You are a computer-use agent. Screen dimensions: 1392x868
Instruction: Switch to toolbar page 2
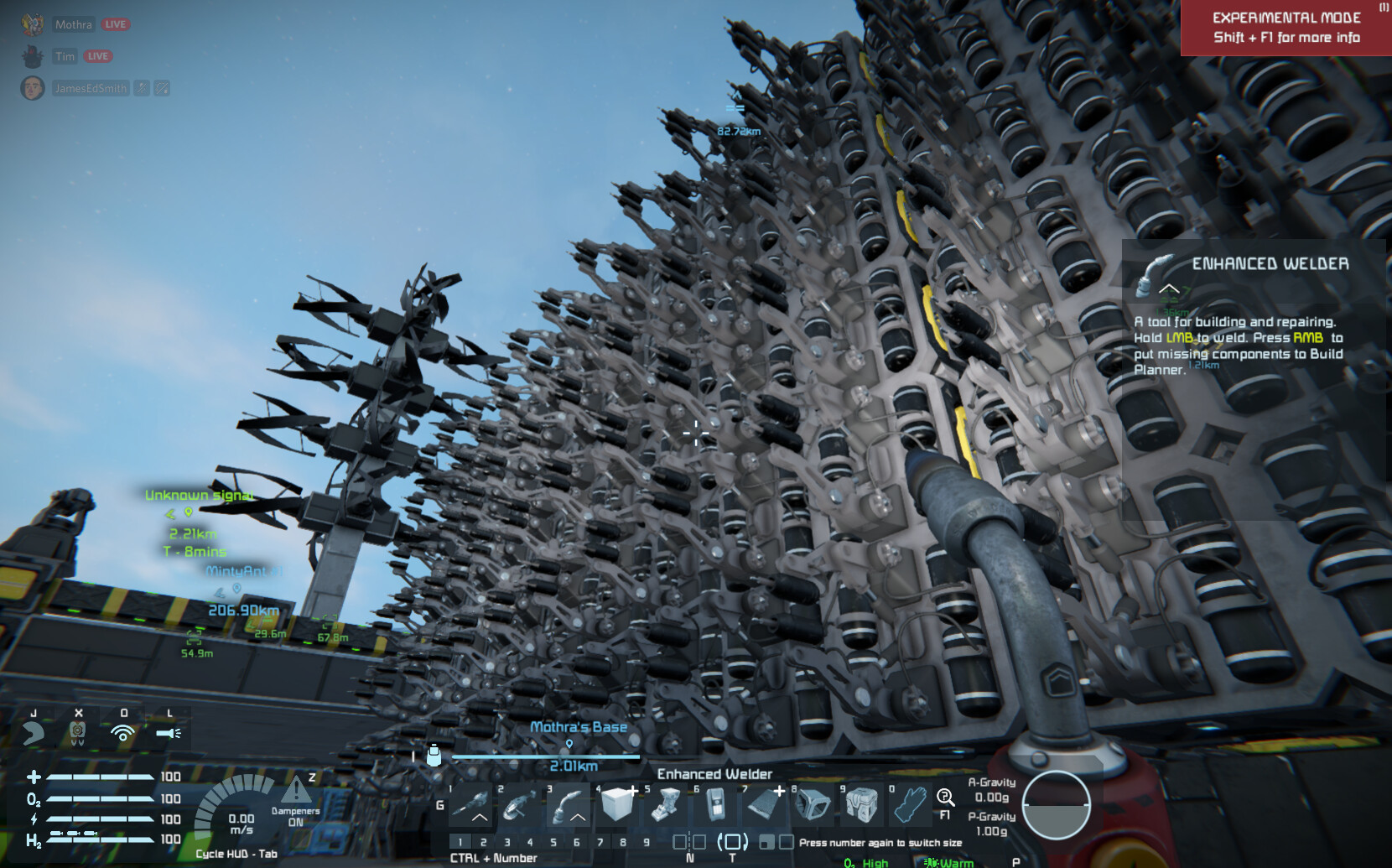(x=483, y=842)
